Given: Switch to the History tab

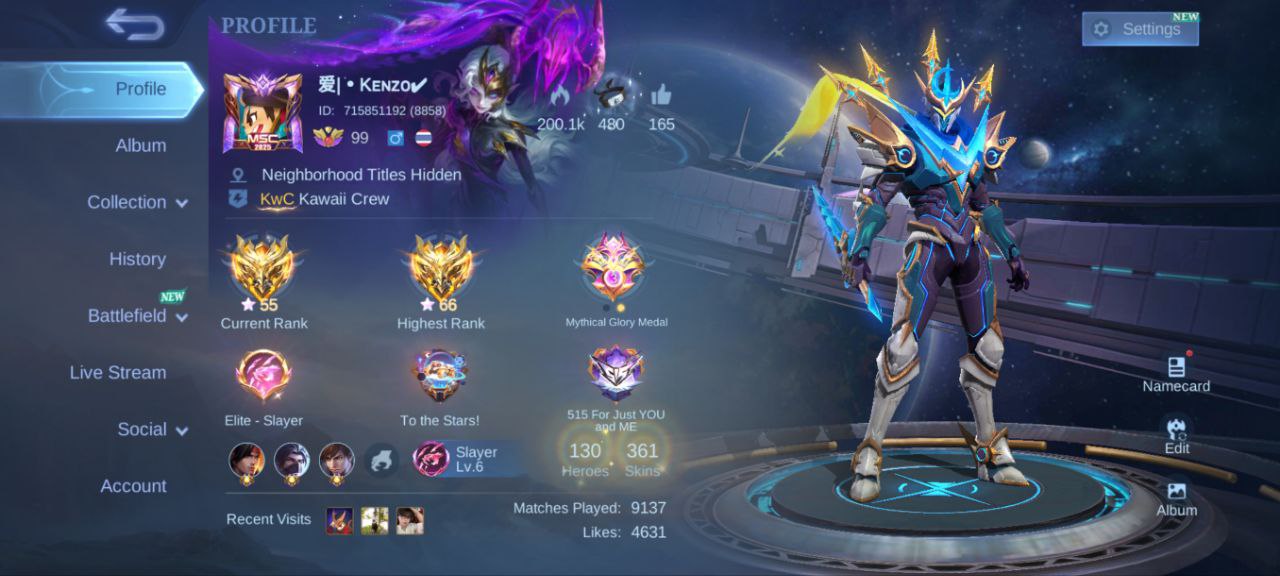Looking at the screenshot, I should point(137,259).
